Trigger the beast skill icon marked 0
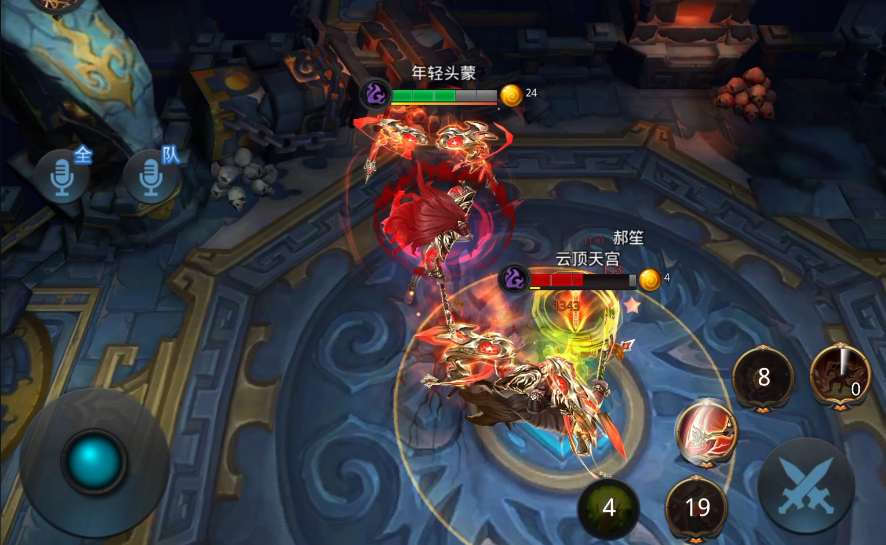 [x=839, y=374]
